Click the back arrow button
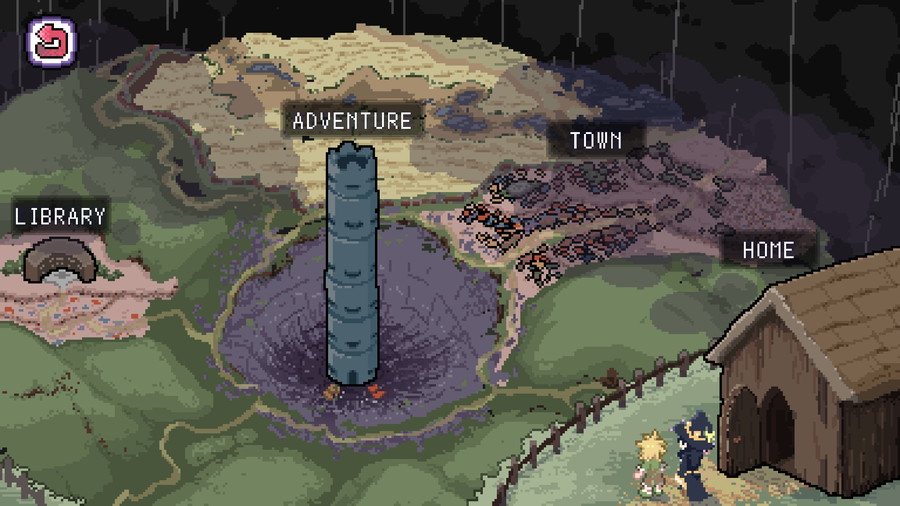The width and height of the screenshot is (900, 506). pos(46,42)
